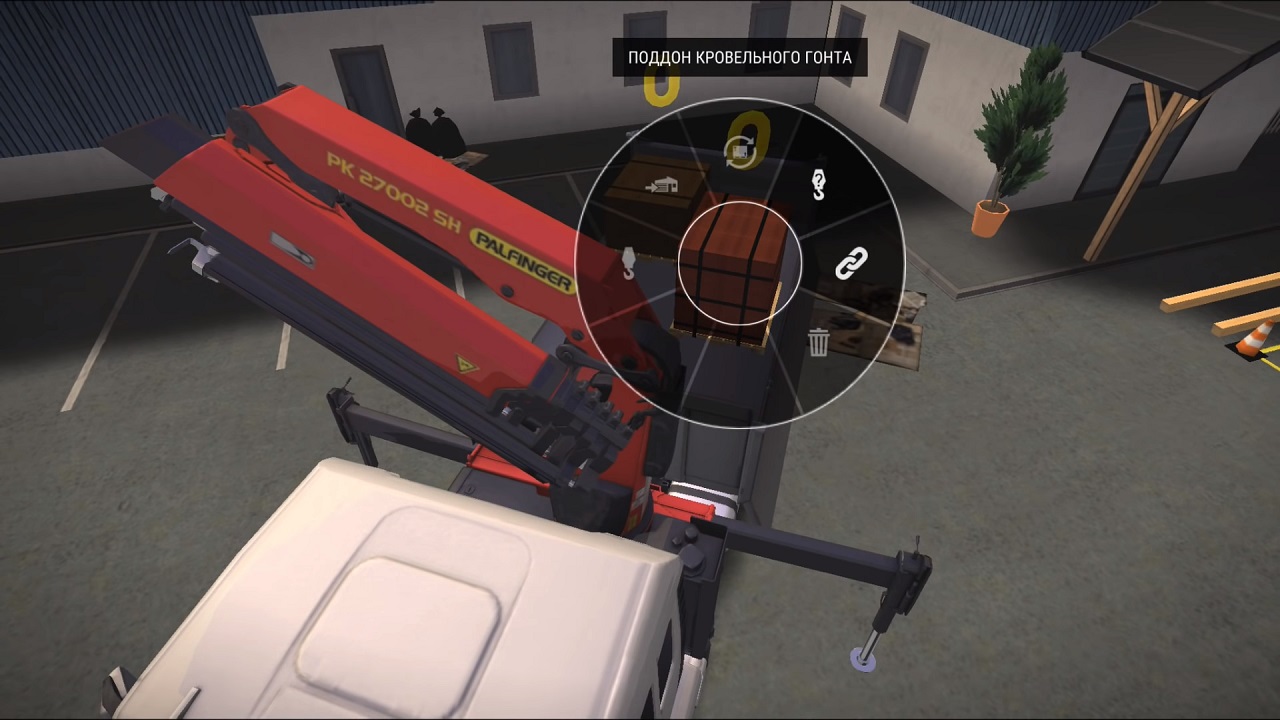1280x720 pixels.
Task: Select the chain link attach option
Action: tap(850, 263)
